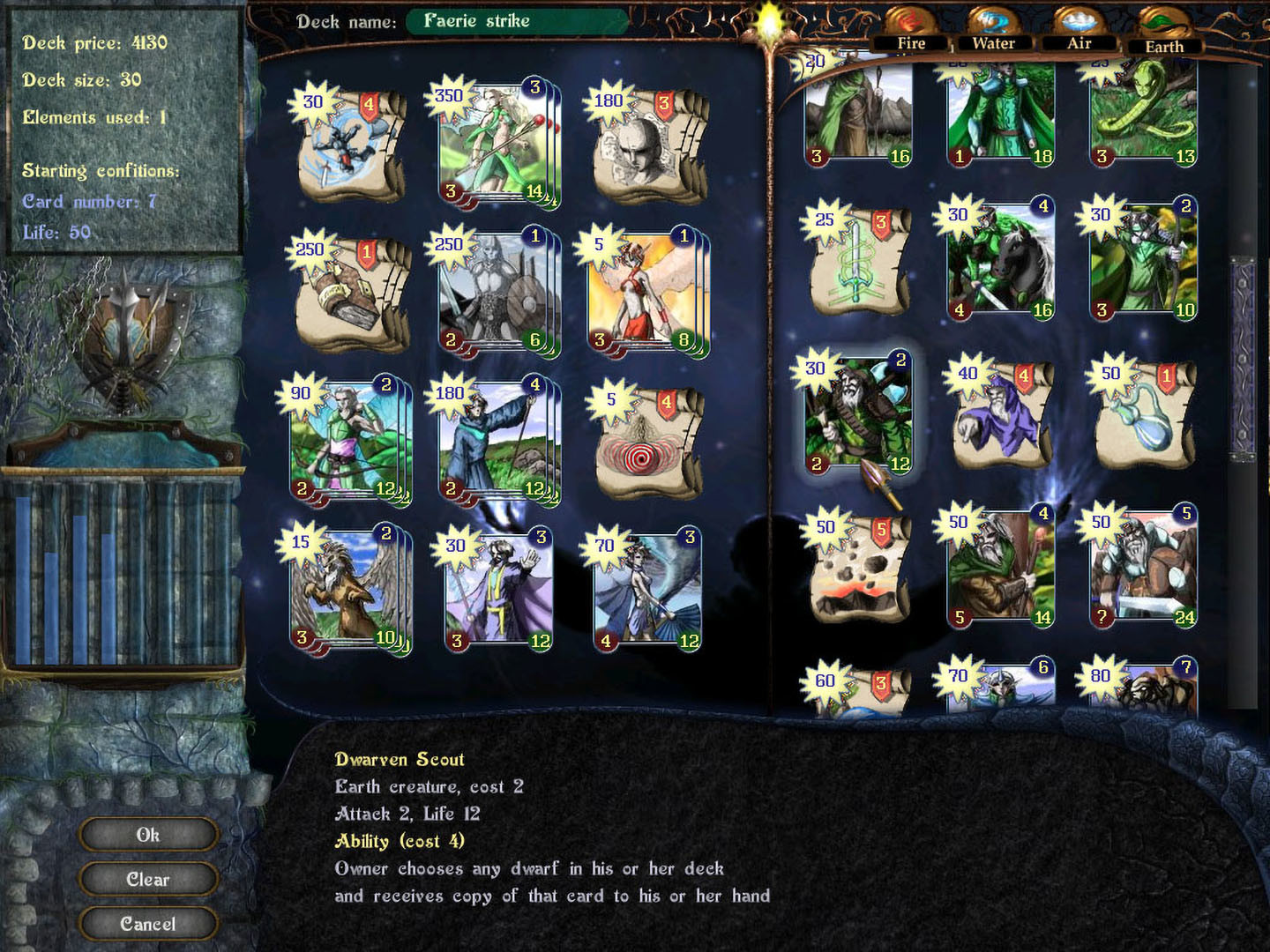Screen dimensions: 1270x952
Task: Select the black warhorse card
Action: 1001,262
